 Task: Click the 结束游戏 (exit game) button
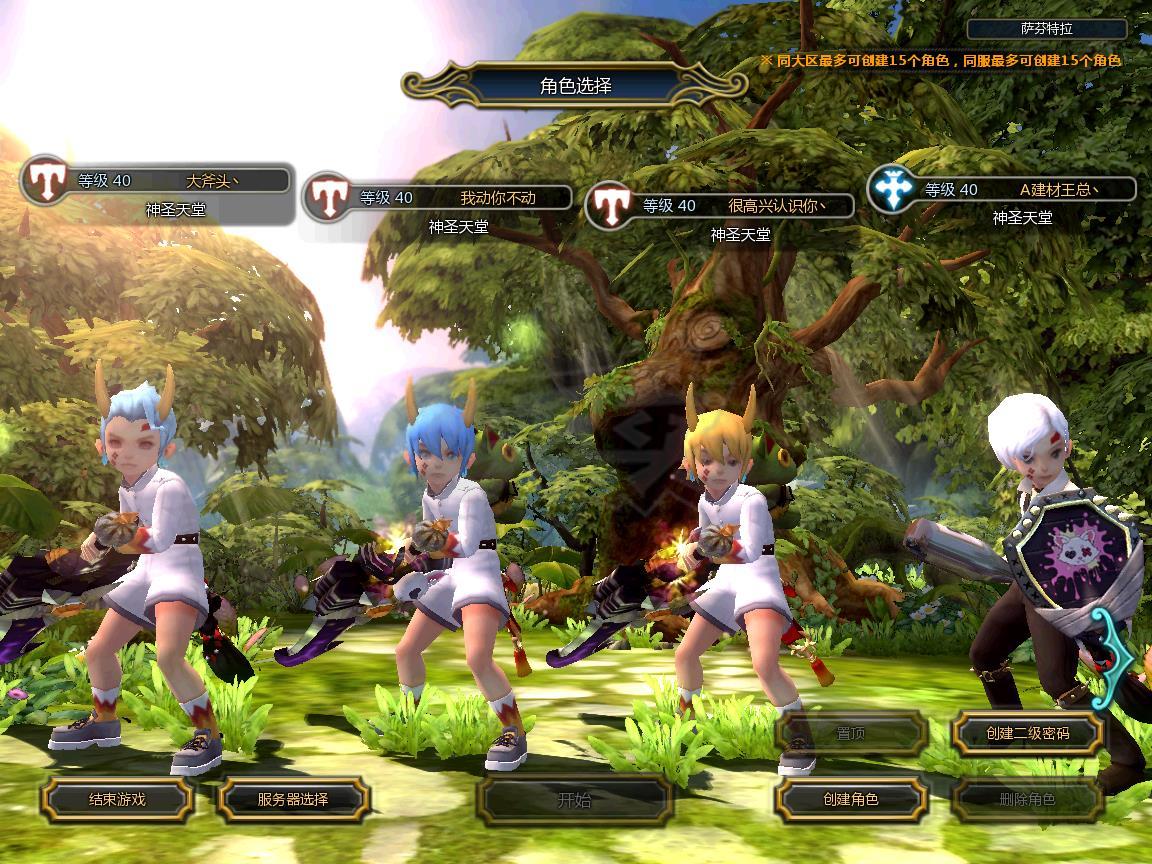(117, 800)
